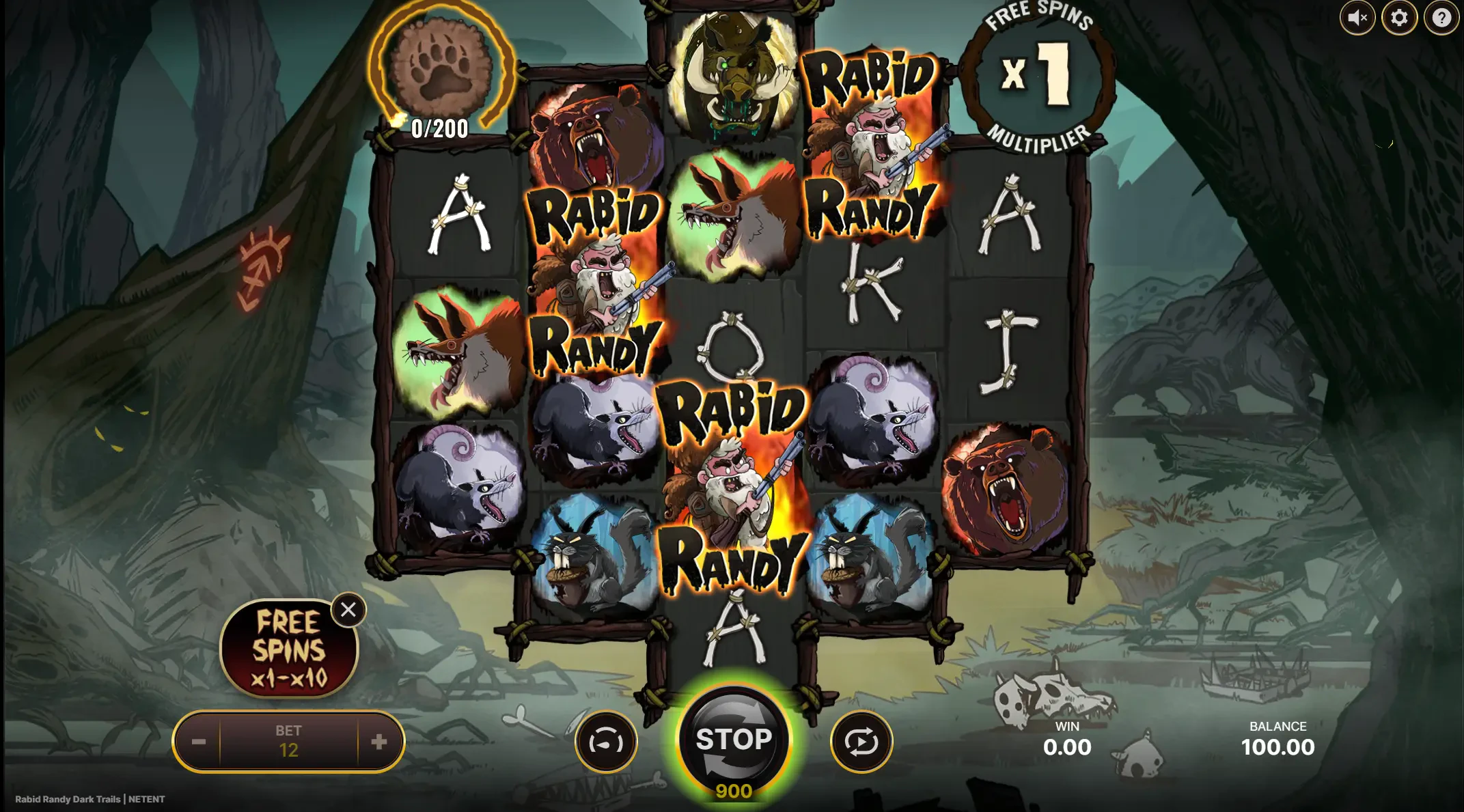
Task: Show the help question mark info
Action: pos(1441,18)
